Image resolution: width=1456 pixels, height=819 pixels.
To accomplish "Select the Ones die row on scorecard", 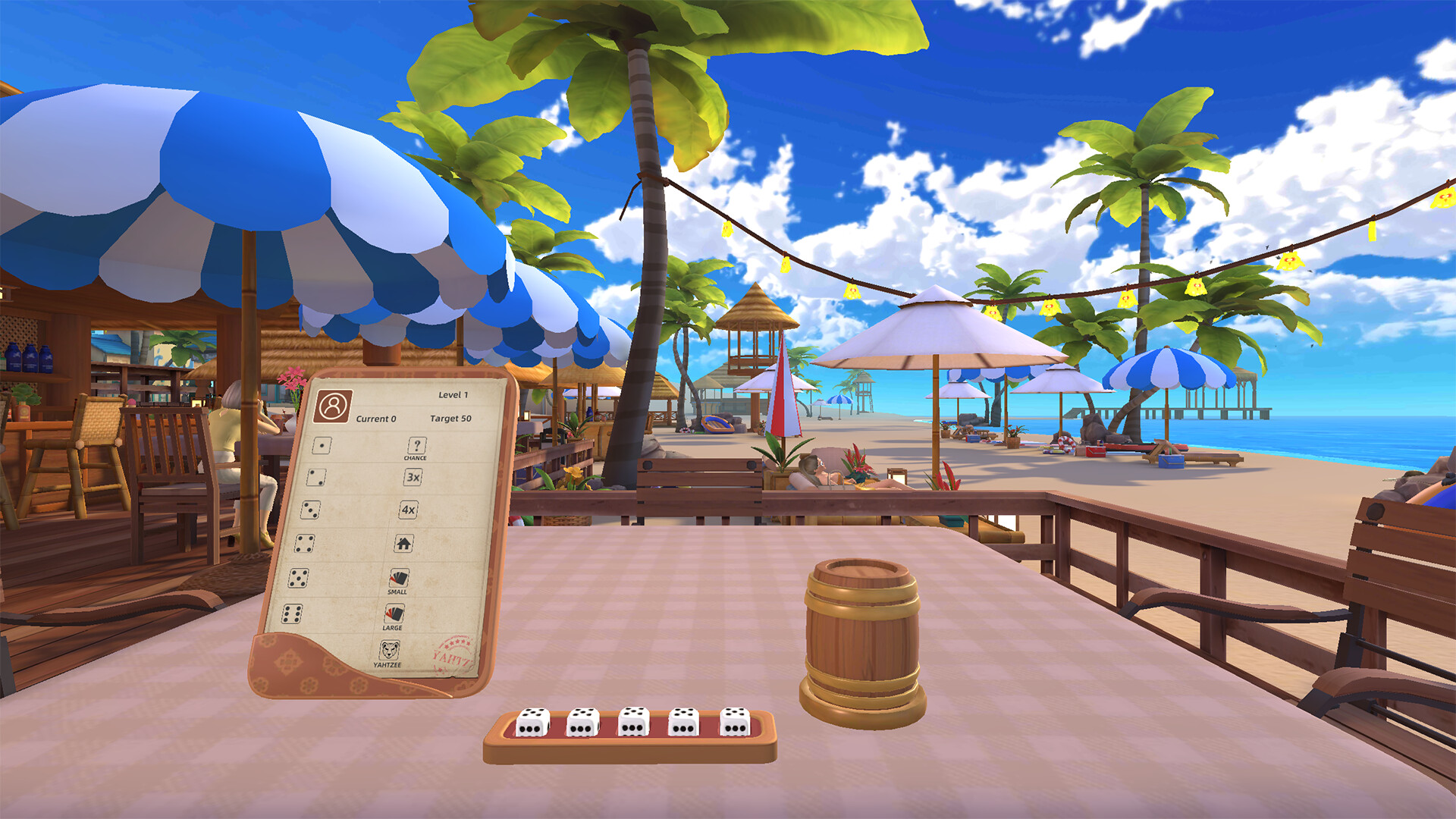I will [322, 447].
